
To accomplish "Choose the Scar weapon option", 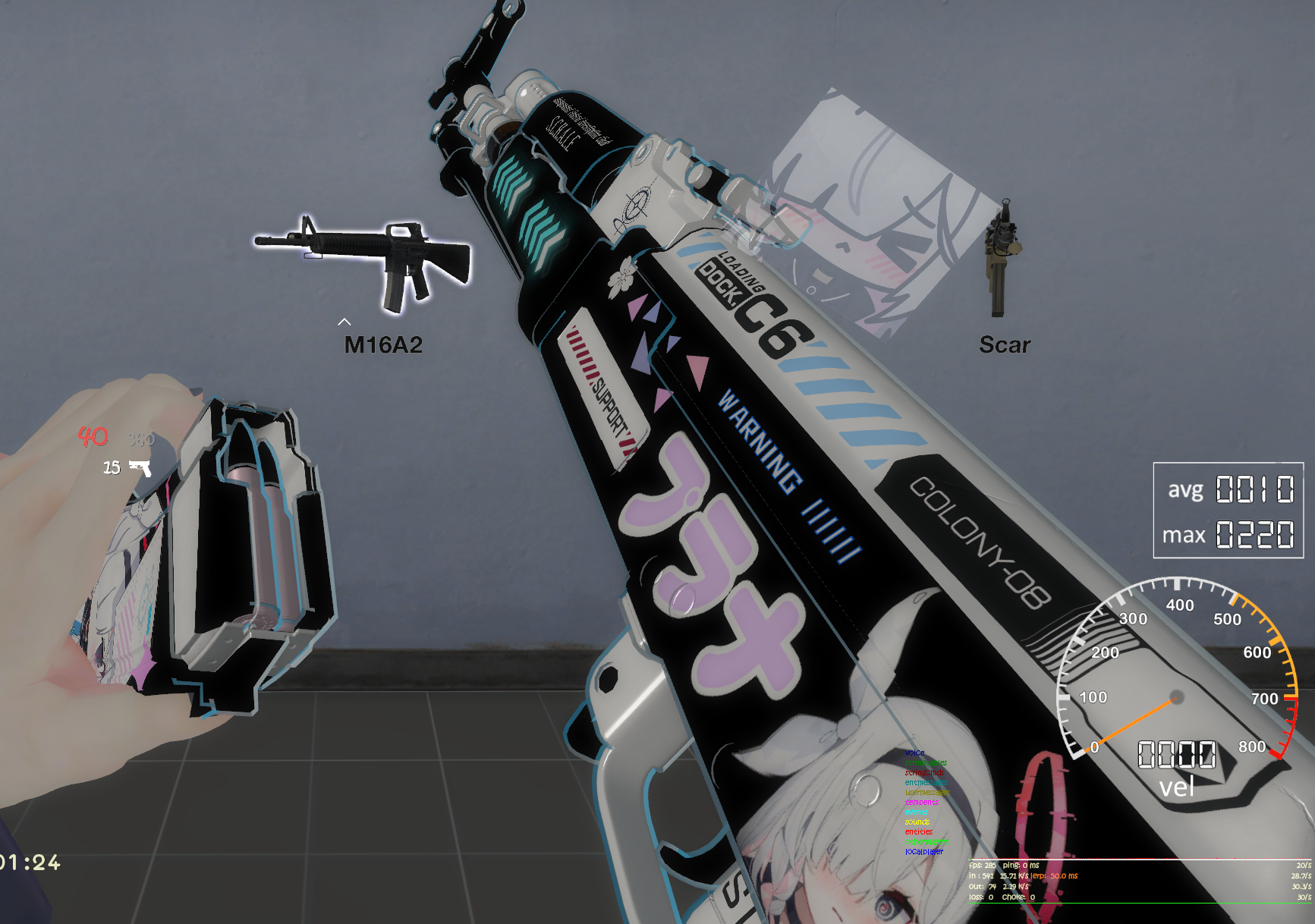I will pyautogui.click(x=1002, y=260).
